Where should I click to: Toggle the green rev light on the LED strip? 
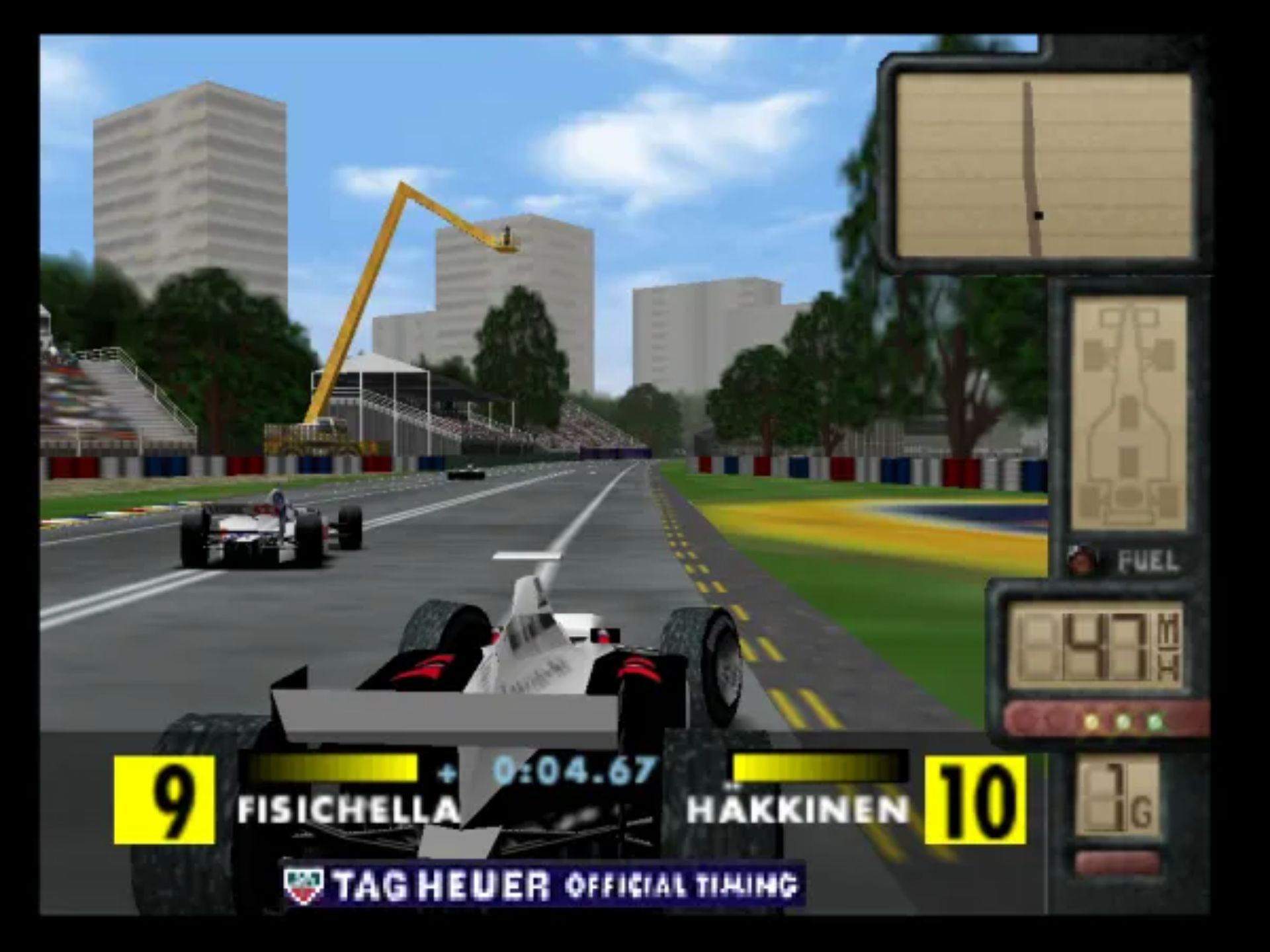[x=1154, y=721]
